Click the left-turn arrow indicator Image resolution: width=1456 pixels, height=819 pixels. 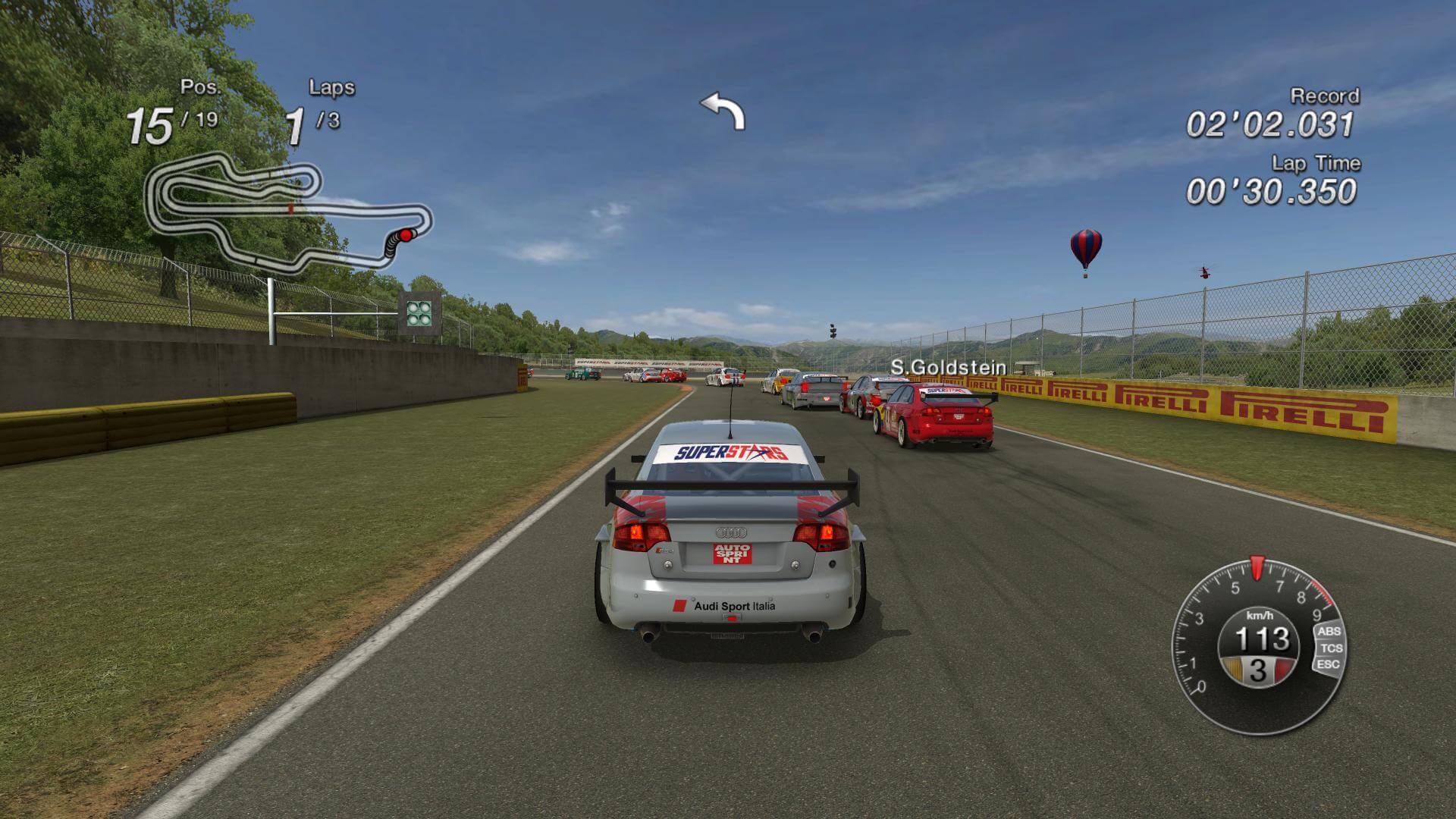(723, 111)
